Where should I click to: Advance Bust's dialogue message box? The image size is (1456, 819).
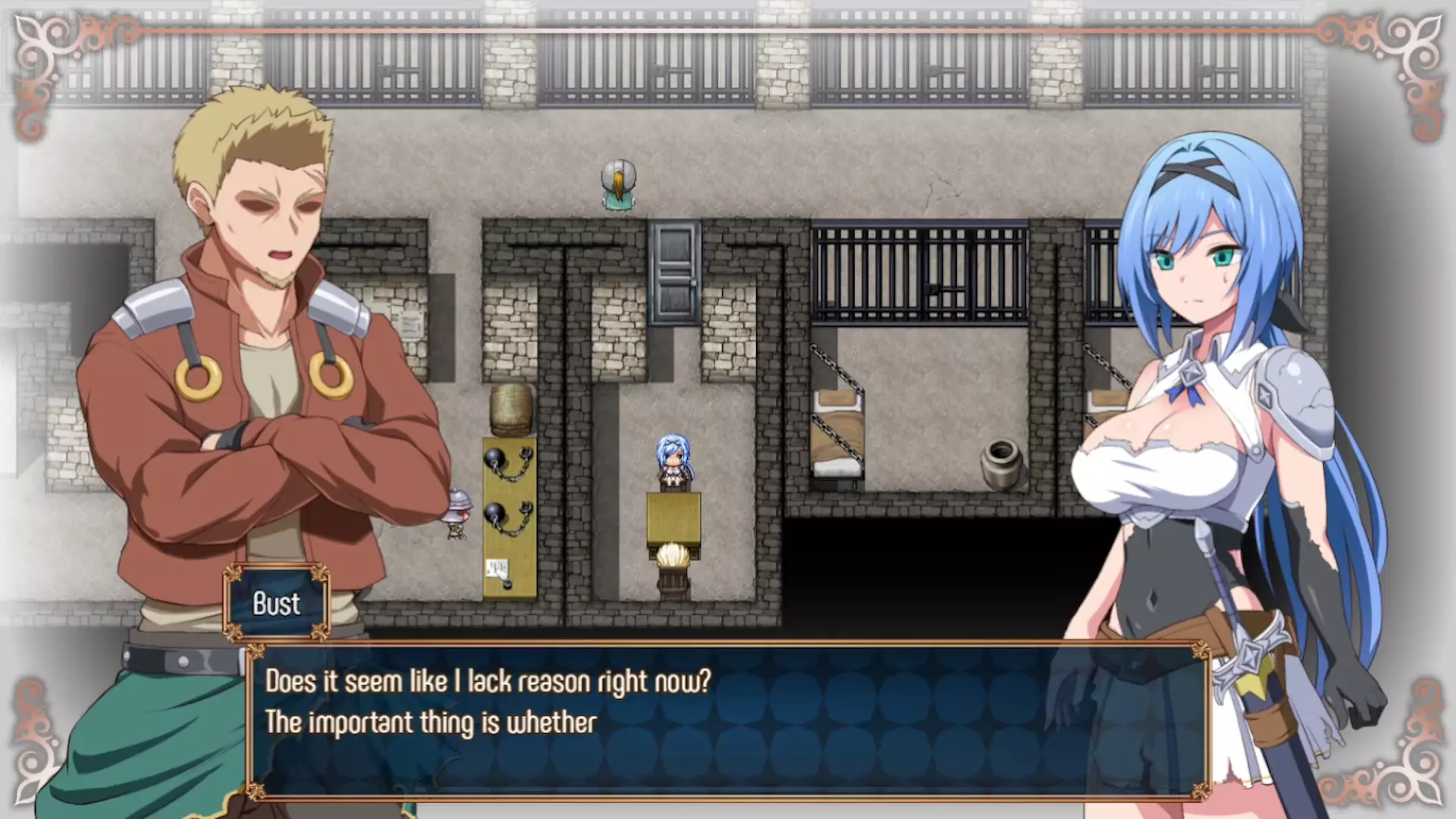728,720
